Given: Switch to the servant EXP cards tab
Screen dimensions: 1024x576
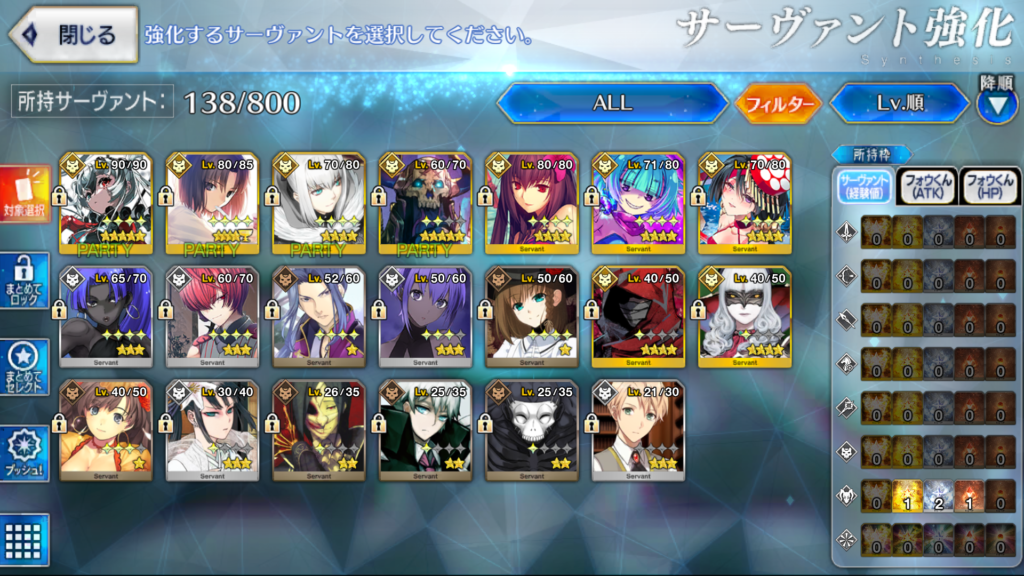Looking at the screenshot, I should [x=864, y=186].
